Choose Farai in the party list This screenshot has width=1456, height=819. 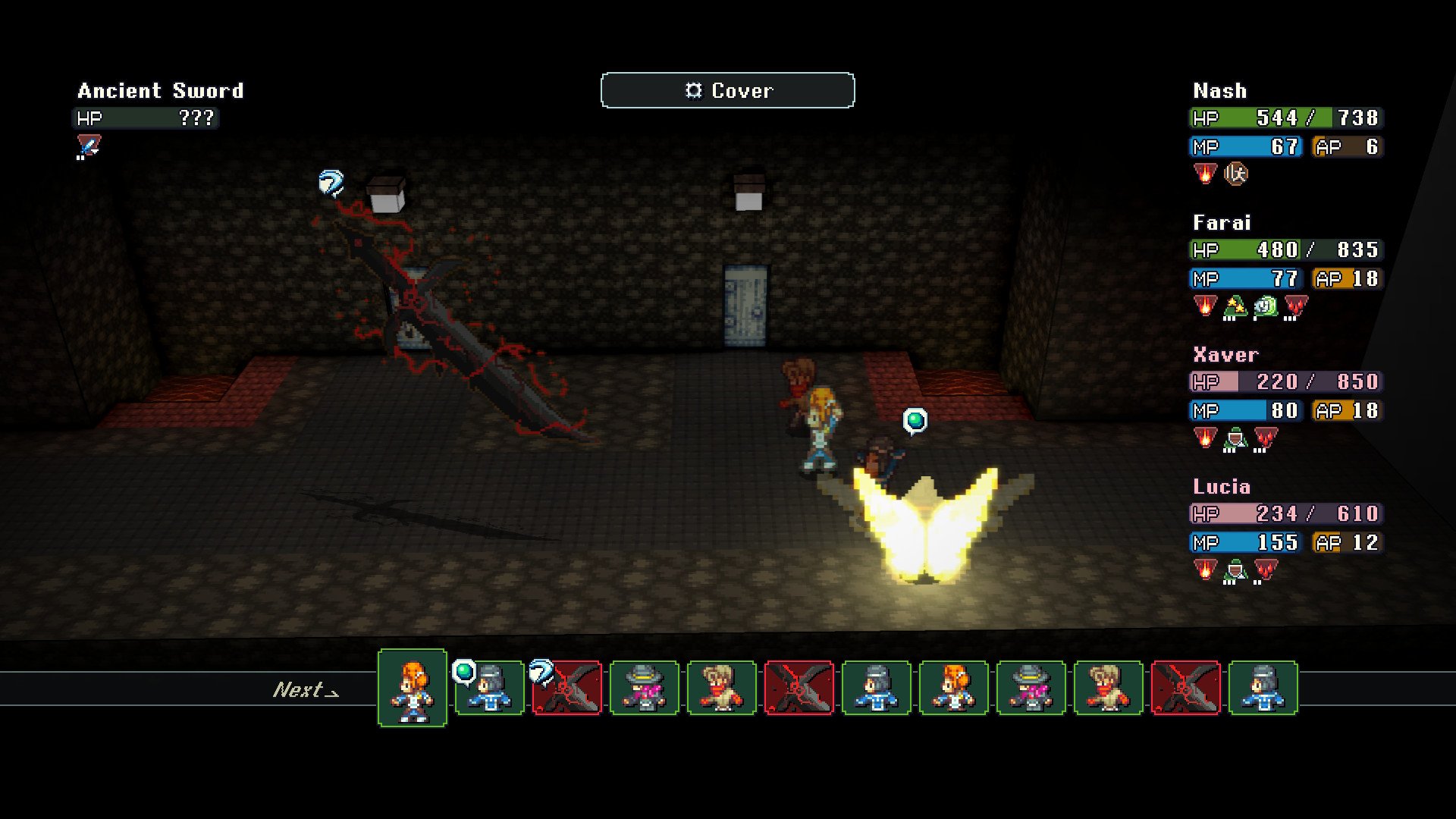1222,223
